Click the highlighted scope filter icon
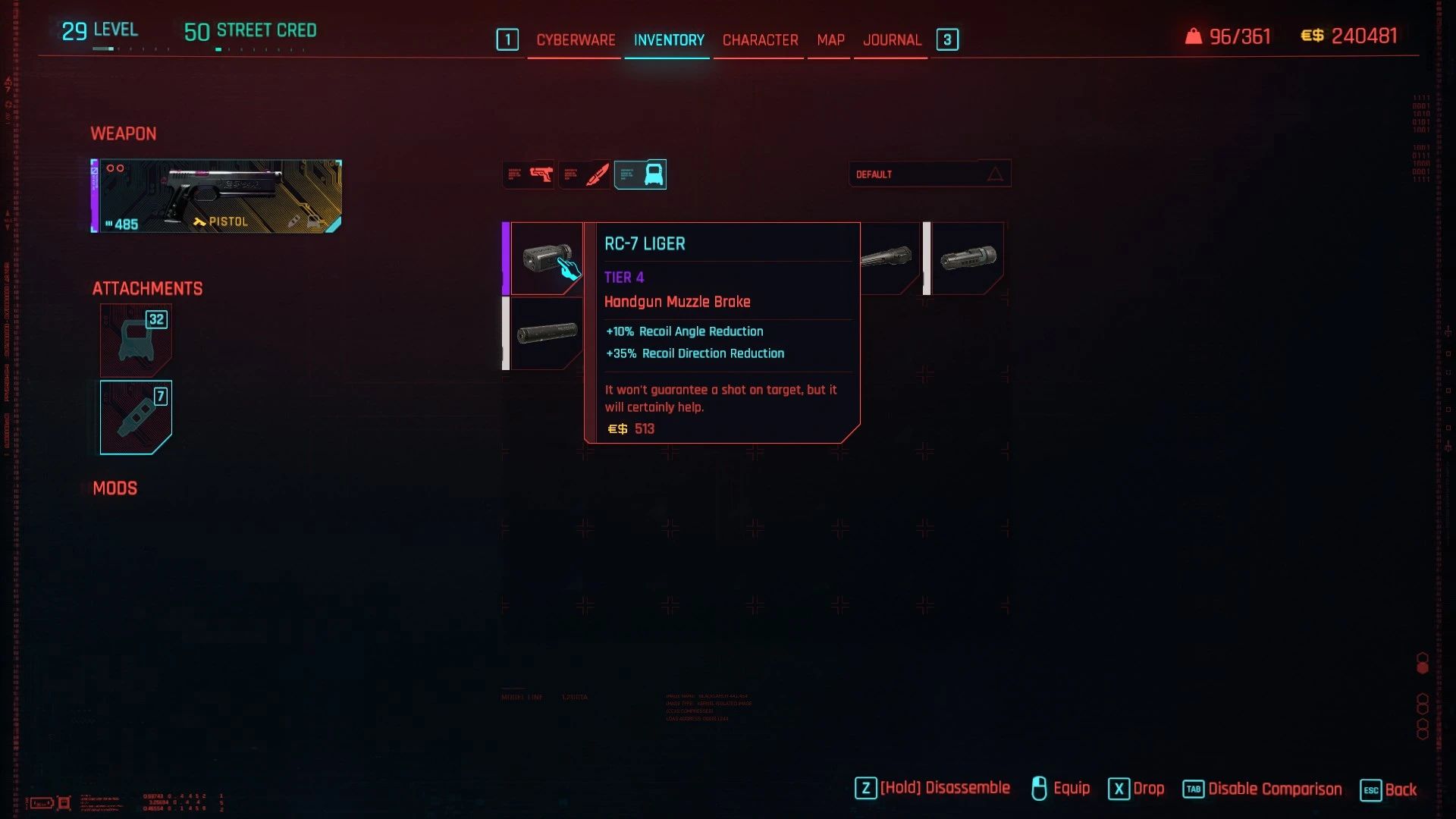This screenshot has width=1456, height=819. point(641,174)
